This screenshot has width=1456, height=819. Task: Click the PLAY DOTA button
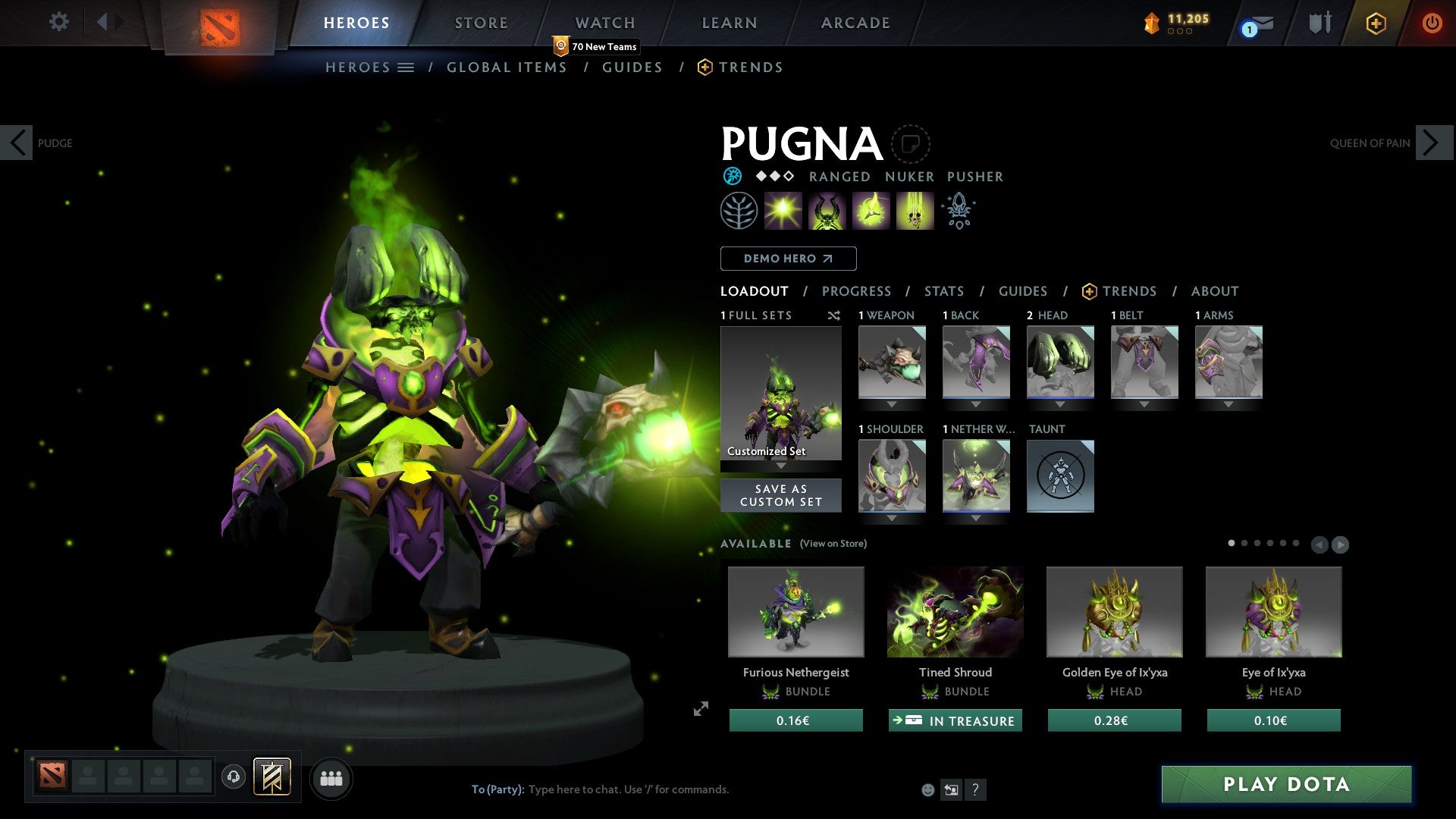coord(1285,785)
